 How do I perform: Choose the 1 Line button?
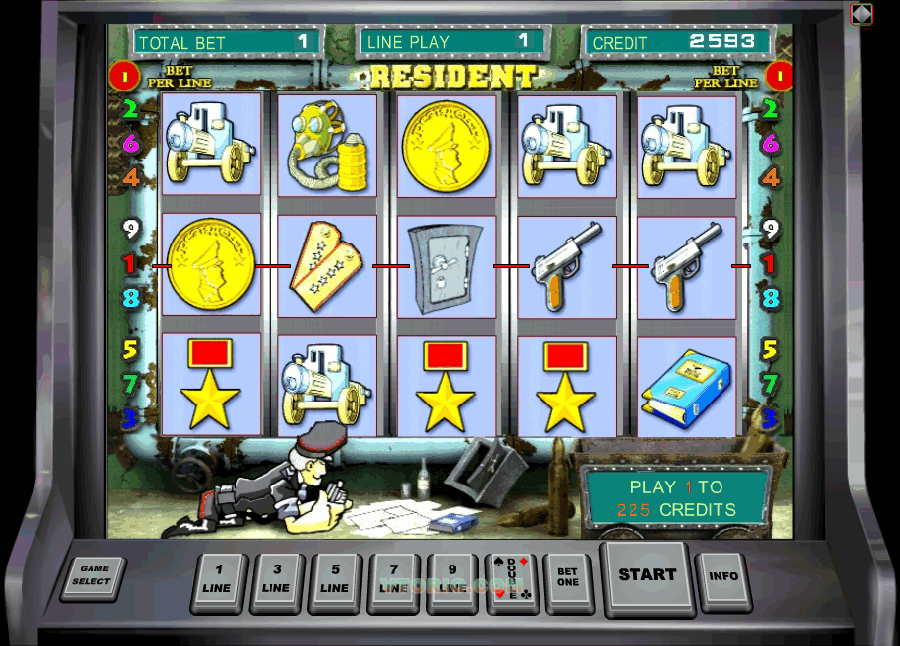pos(217,580)
